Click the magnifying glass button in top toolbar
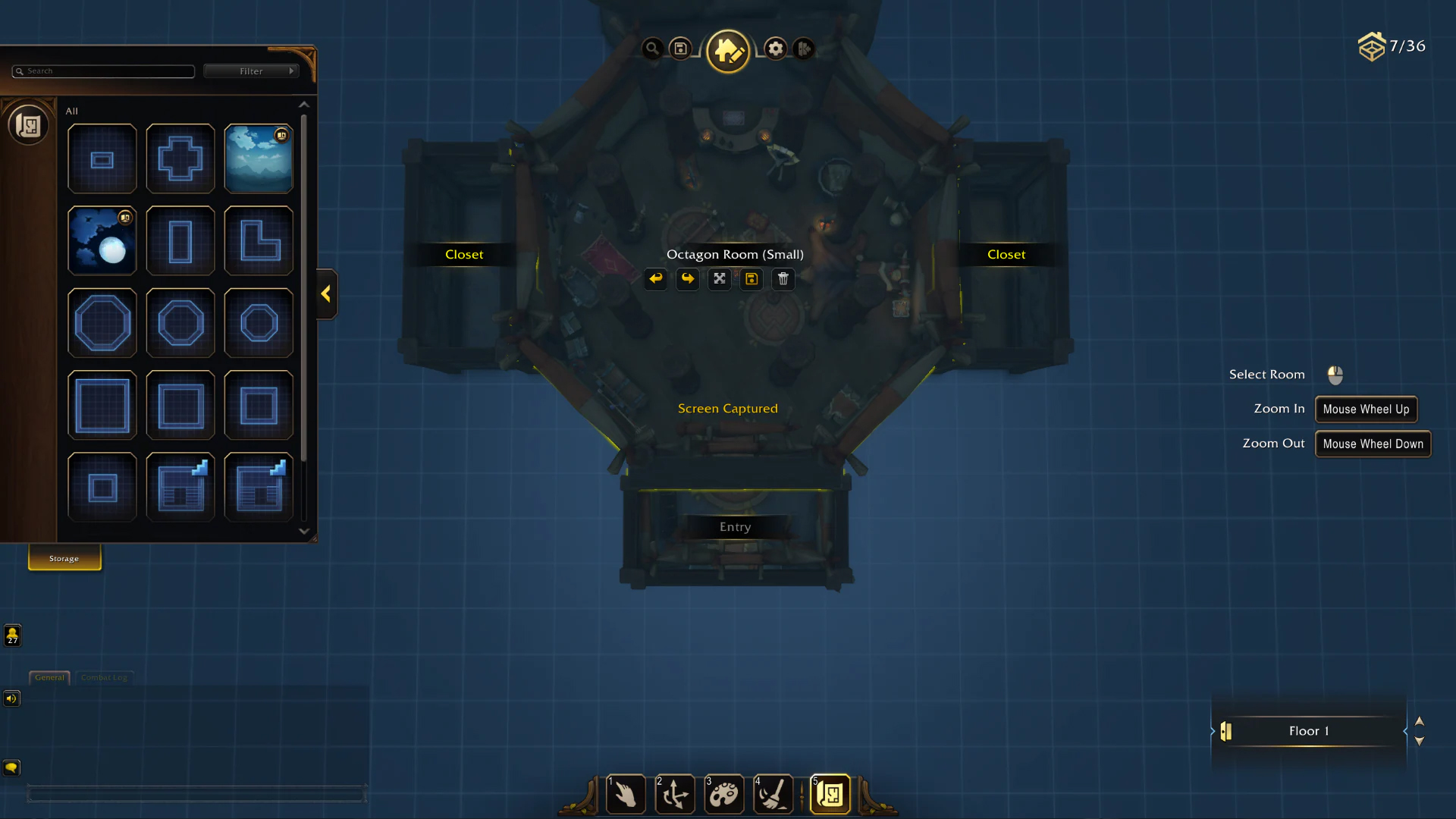This screenshot has width=1456, height=819. pyautogui.click(x=651, y=49)
